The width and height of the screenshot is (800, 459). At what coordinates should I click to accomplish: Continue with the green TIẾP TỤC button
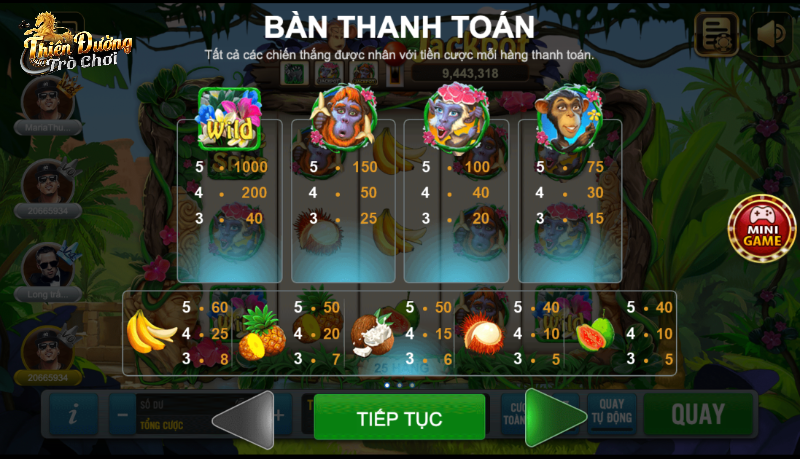pos(399,417)
